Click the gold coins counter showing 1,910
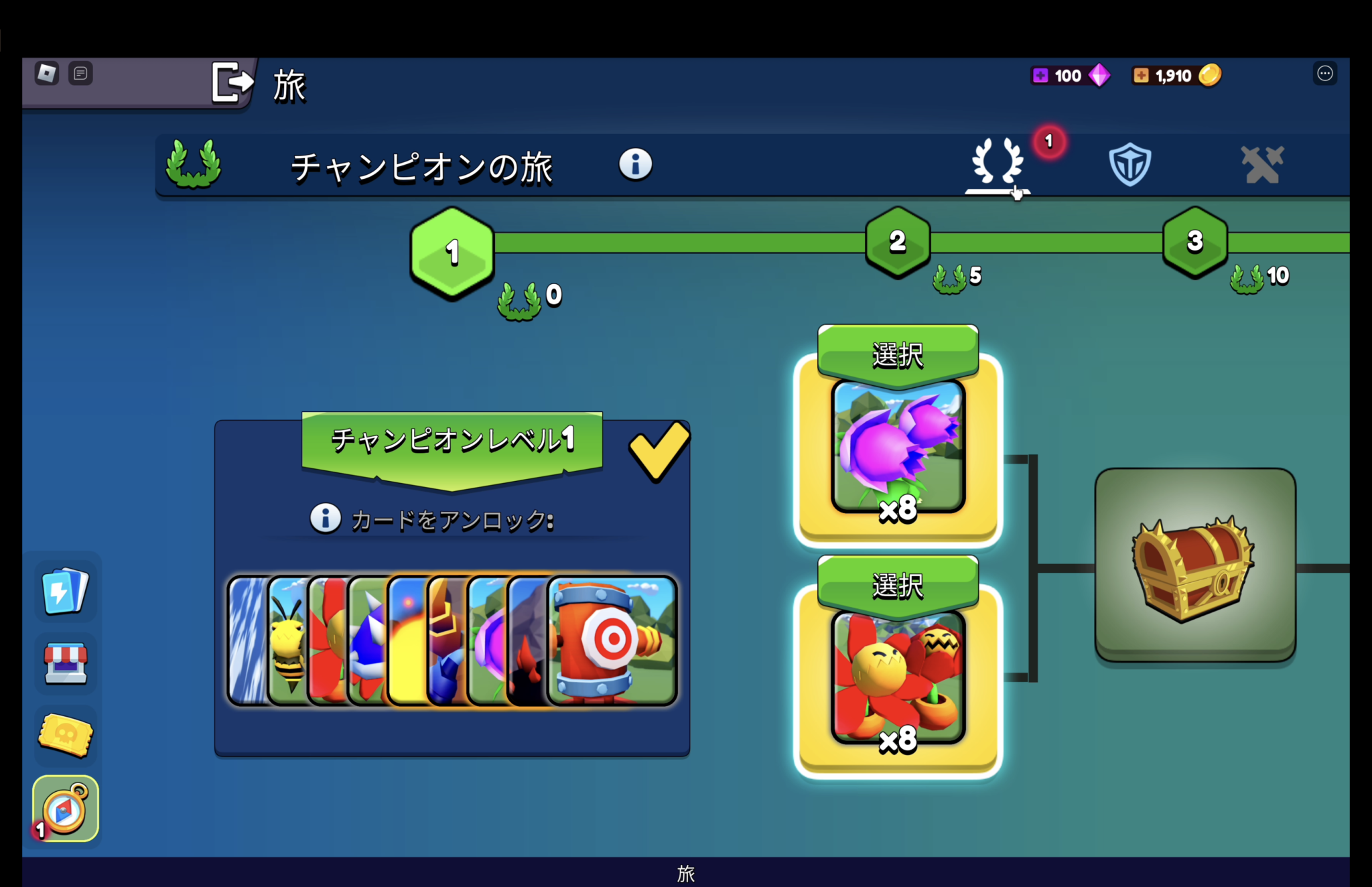The image size is (1372, 887). pyautogui.click(x=1176, y=76)
